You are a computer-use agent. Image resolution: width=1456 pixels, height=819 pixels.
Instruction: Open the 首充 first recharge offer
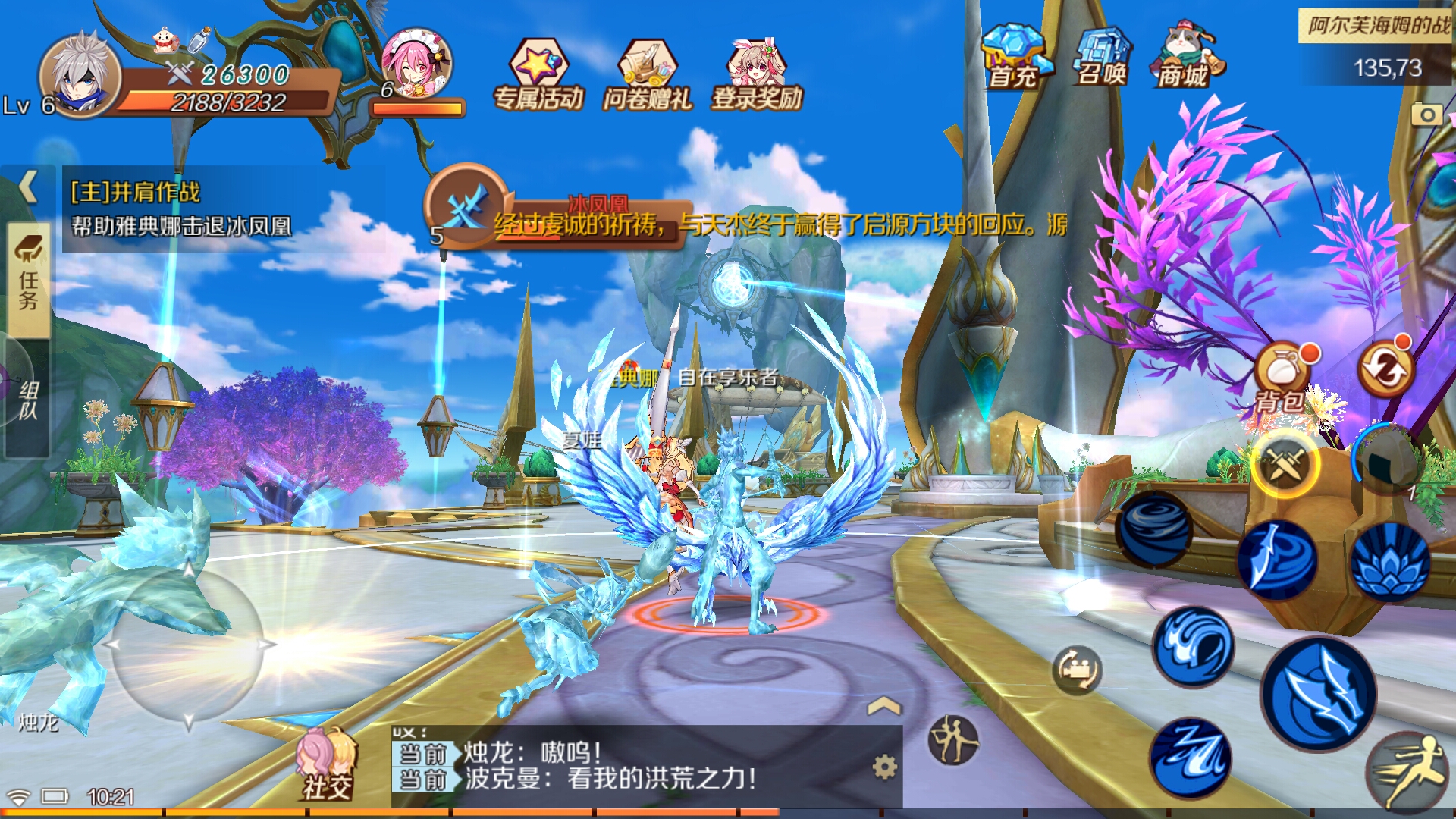point(1014,57)
